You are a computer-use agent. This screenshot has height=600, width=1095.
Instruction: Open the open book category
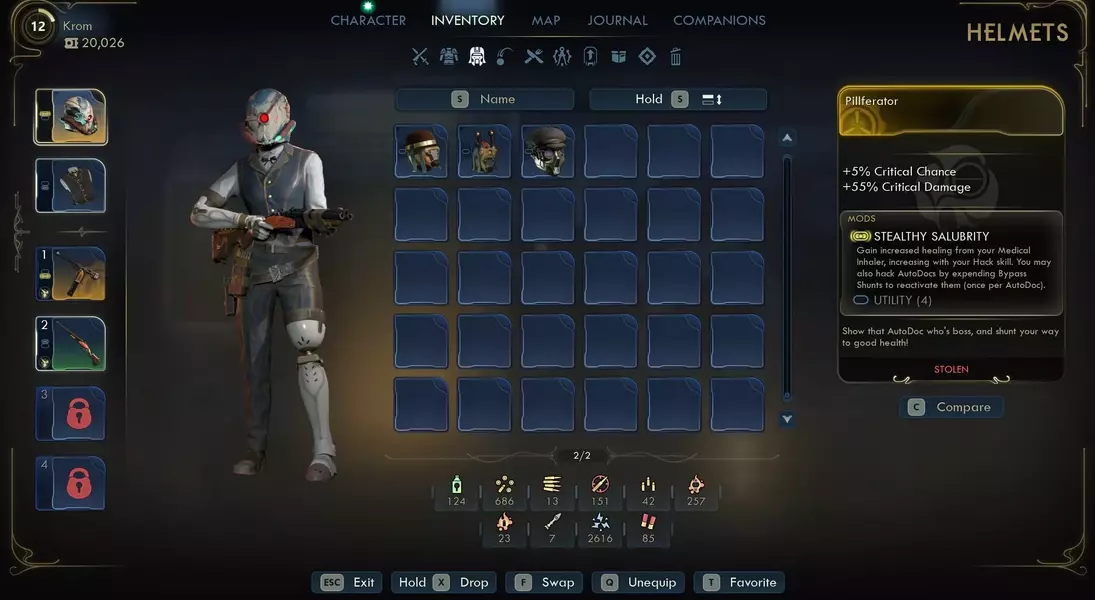tap(619, 57)
